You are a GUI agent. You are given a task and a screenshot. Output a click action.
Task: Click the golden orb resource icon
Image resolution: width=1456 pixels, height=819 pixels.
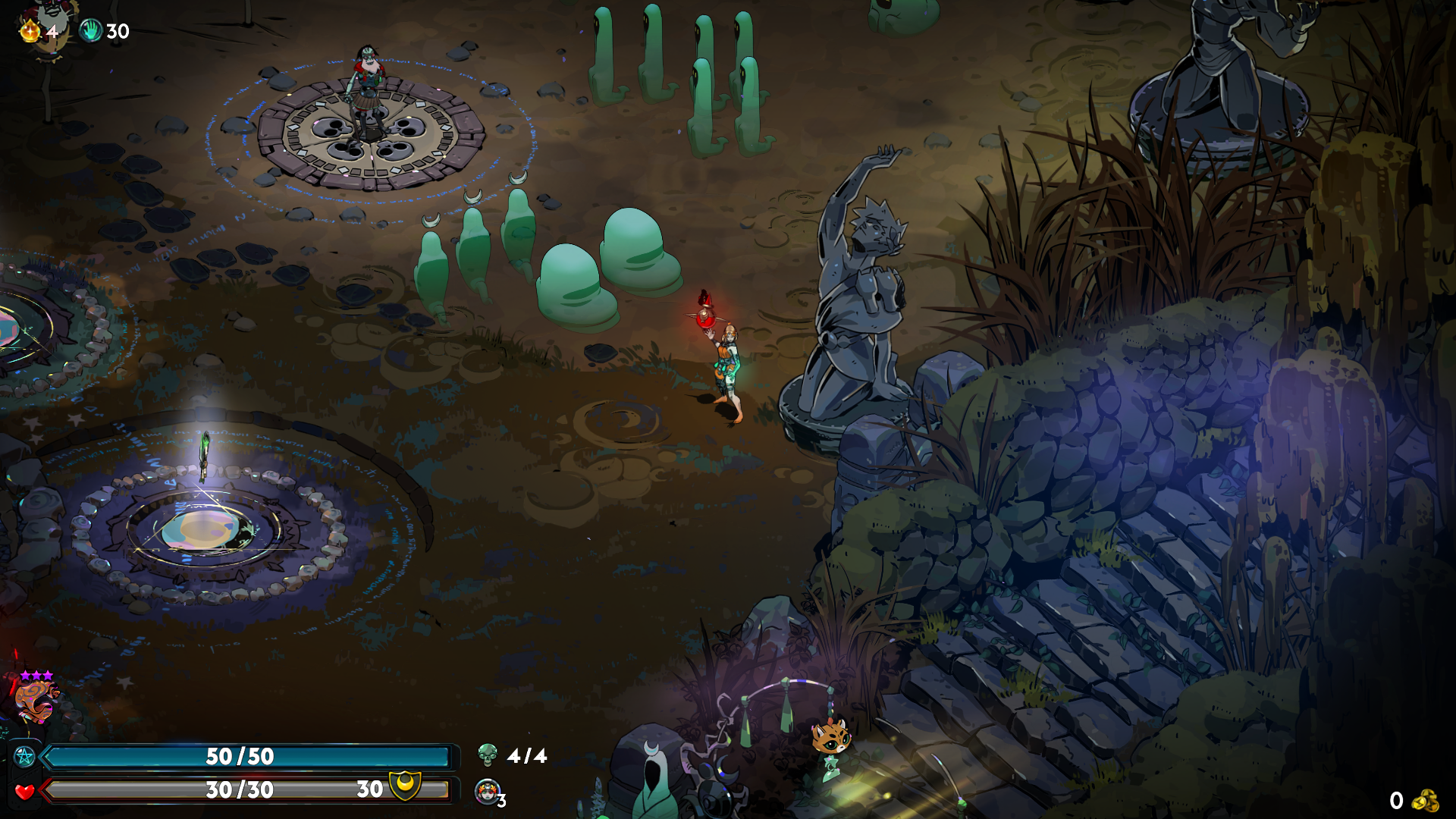pyautogui.click(x=30, y=30)
